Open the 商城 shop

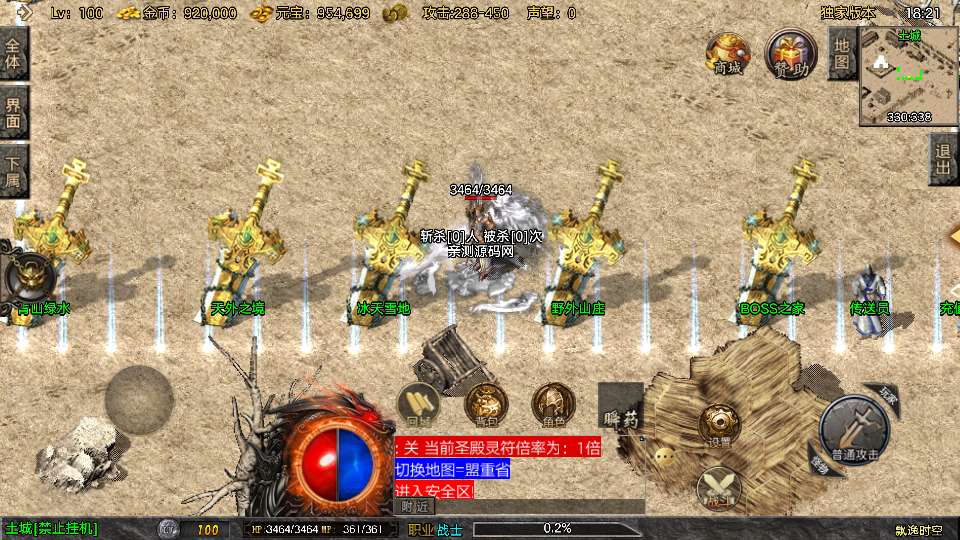(x=727, y=54)
